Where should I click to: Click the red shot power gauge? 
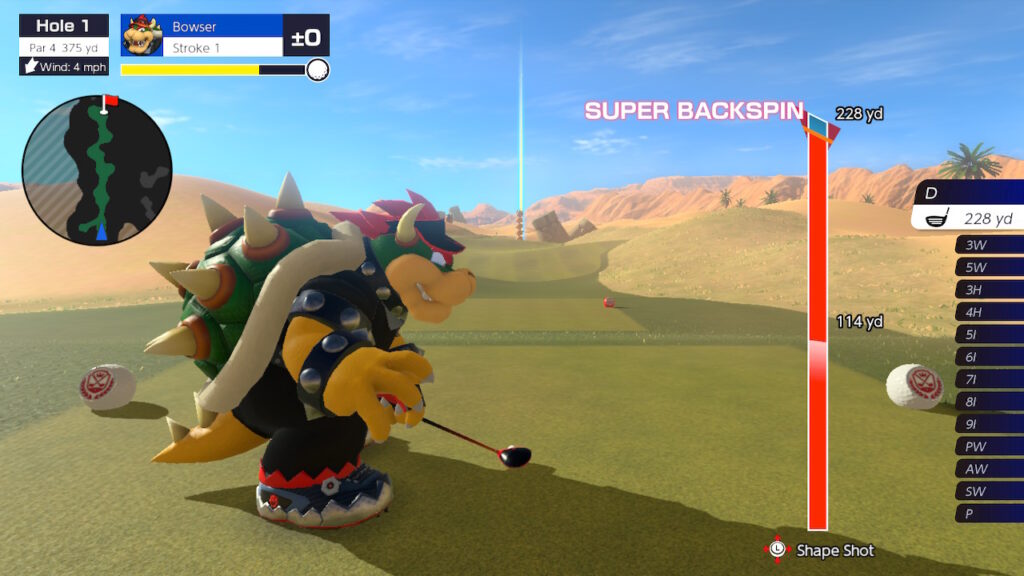[817, 330]
